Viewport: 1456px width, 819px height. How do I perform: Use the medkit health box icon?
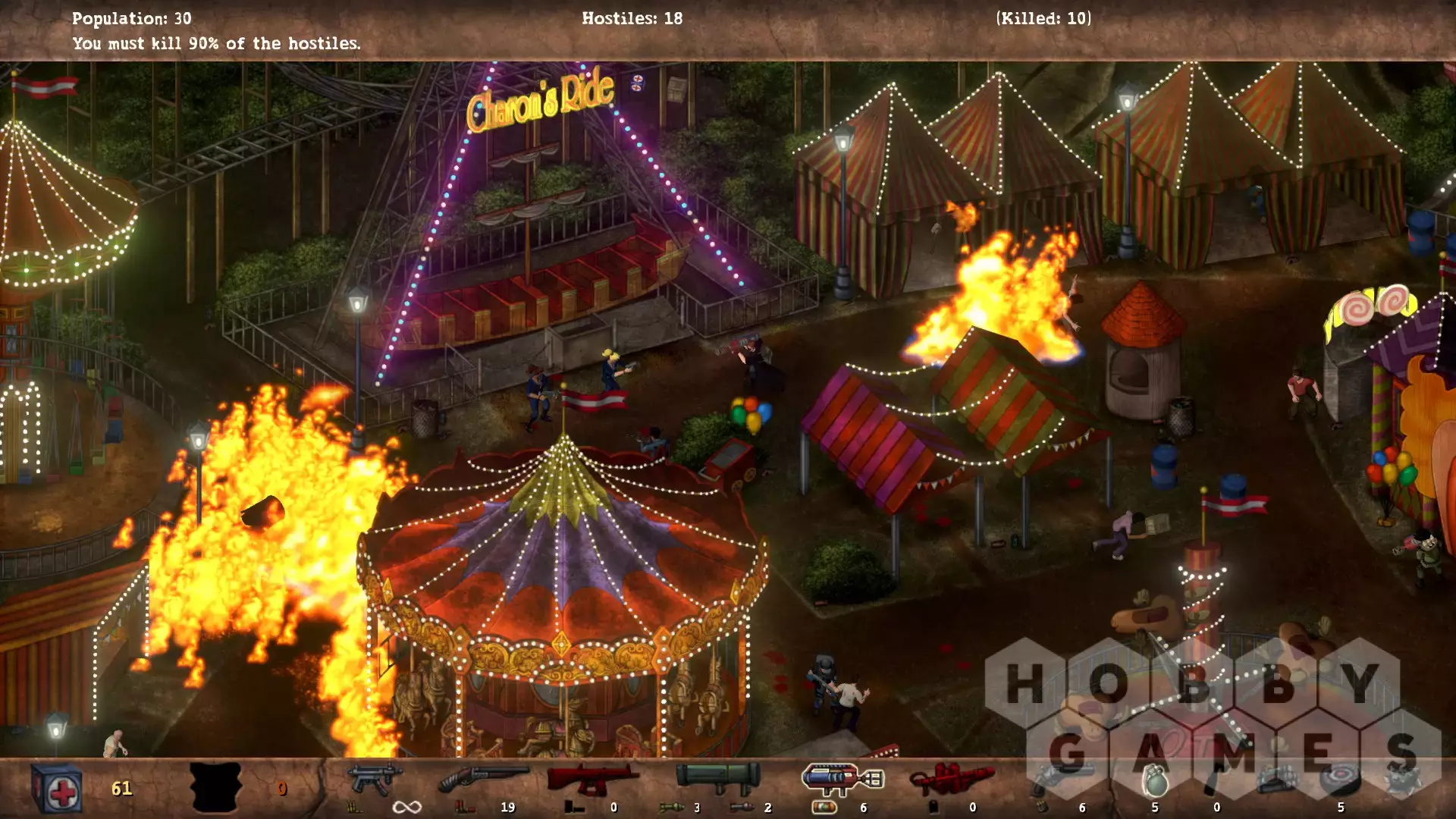pos(57,789)
